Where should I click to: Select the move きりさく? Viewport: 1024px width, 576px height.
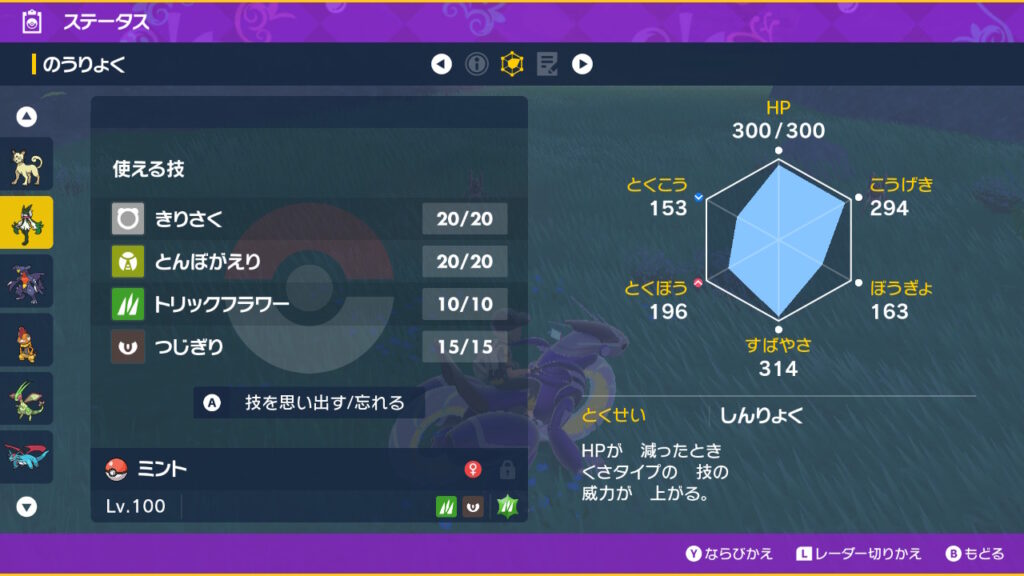click(309, 218)
